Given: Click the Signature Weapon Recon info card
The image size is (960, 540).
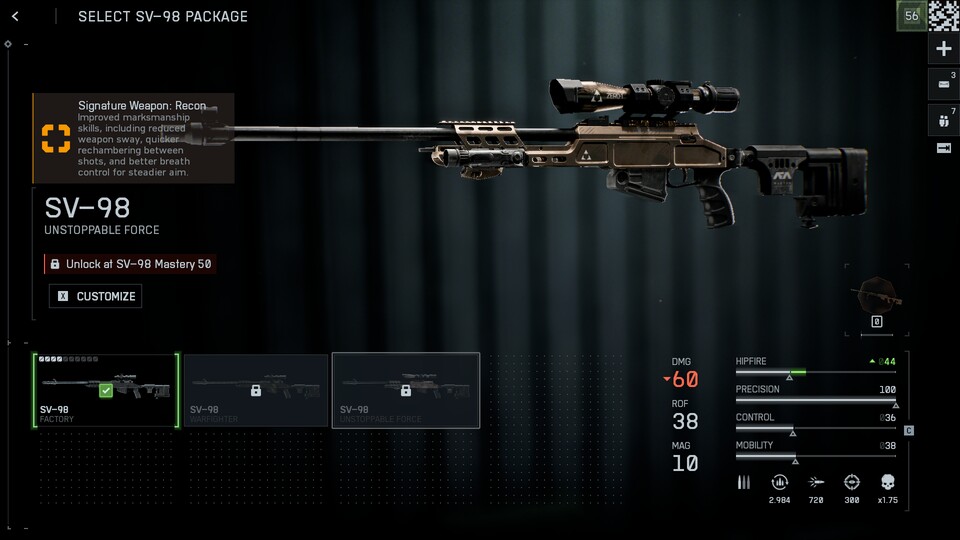Looking at the screenshot, I should [x=133, y=138].
